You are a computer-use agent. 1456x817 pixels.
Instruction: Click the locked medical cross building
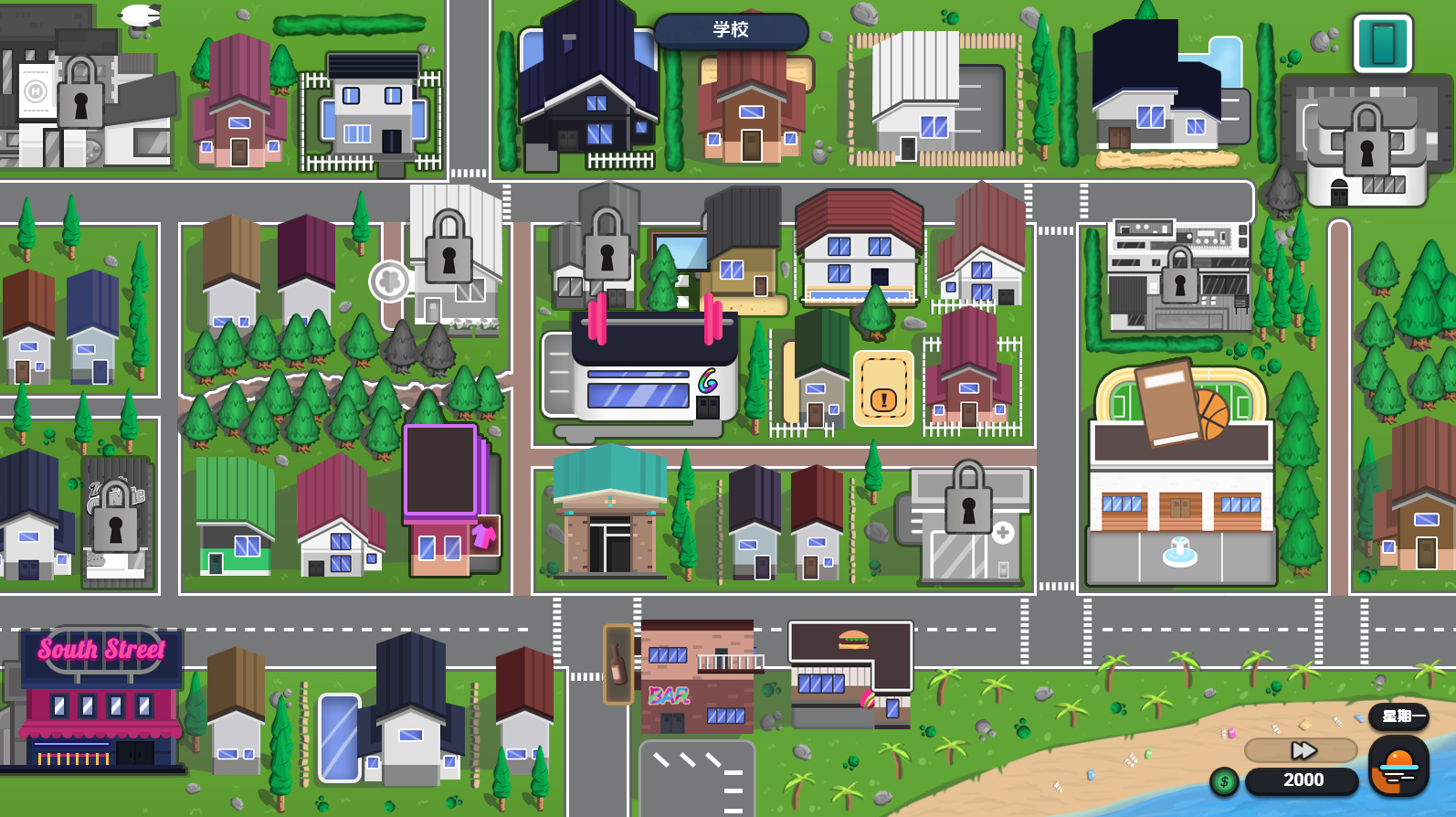point(971,527)
